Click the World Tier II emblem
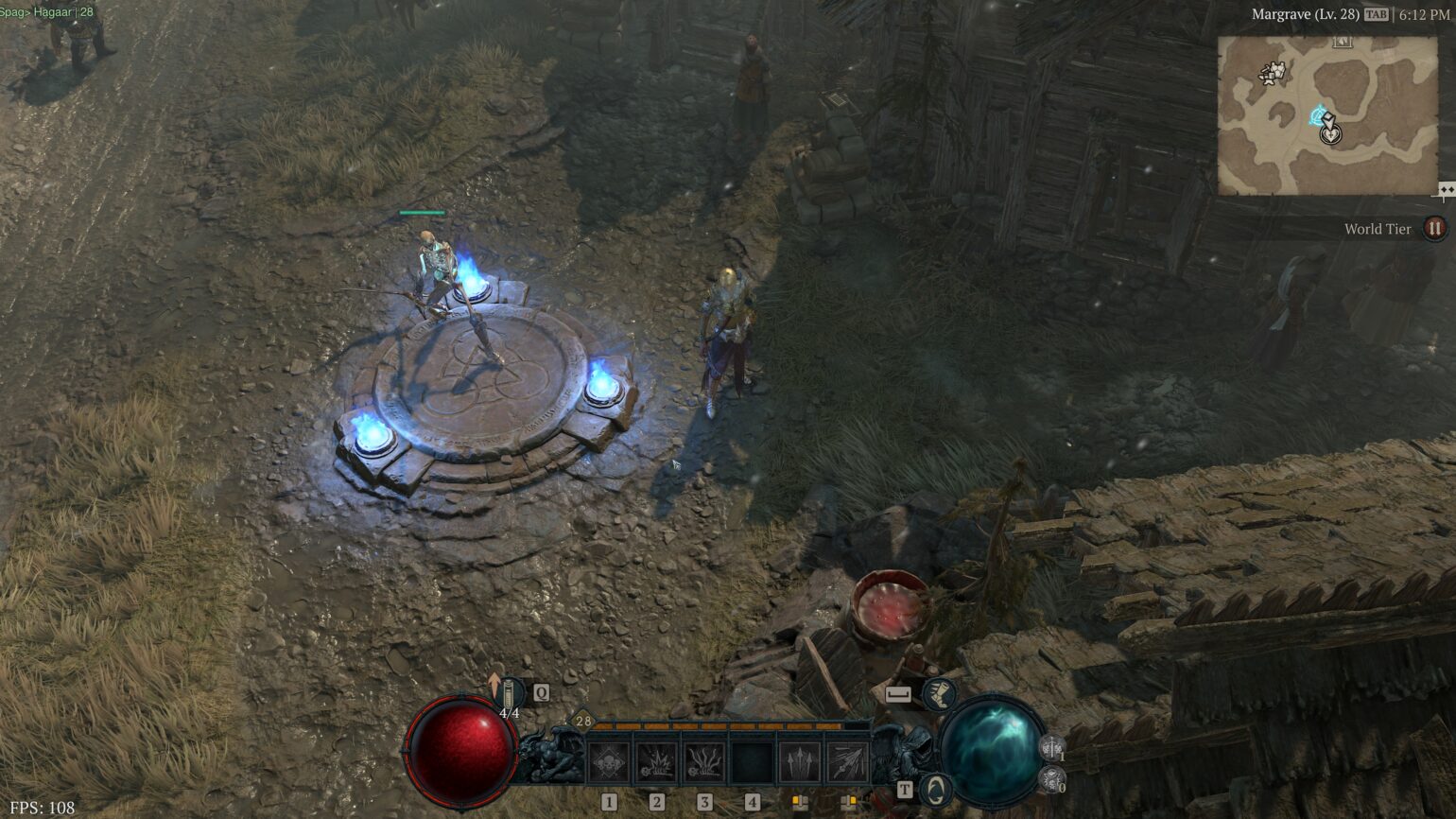1456x819 pixels. 1433,227
